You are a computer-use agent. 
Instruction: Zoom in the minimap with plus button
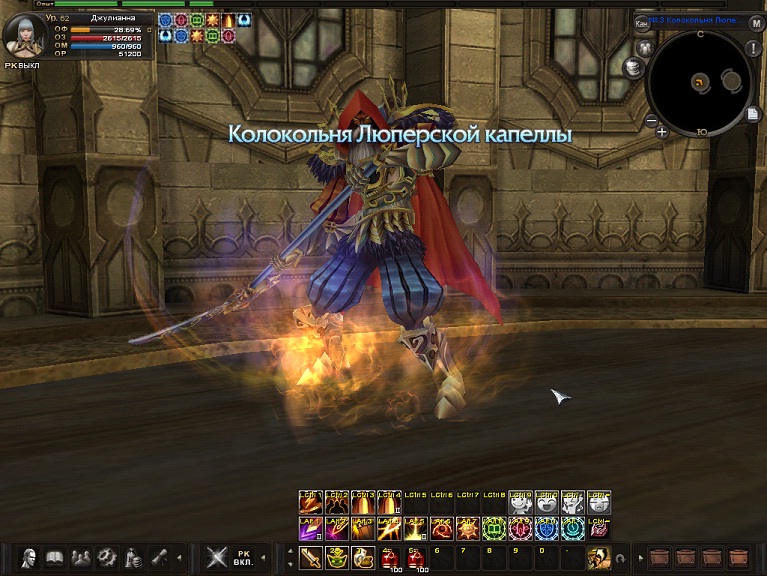pyautogui.click(x=662, y=131)
